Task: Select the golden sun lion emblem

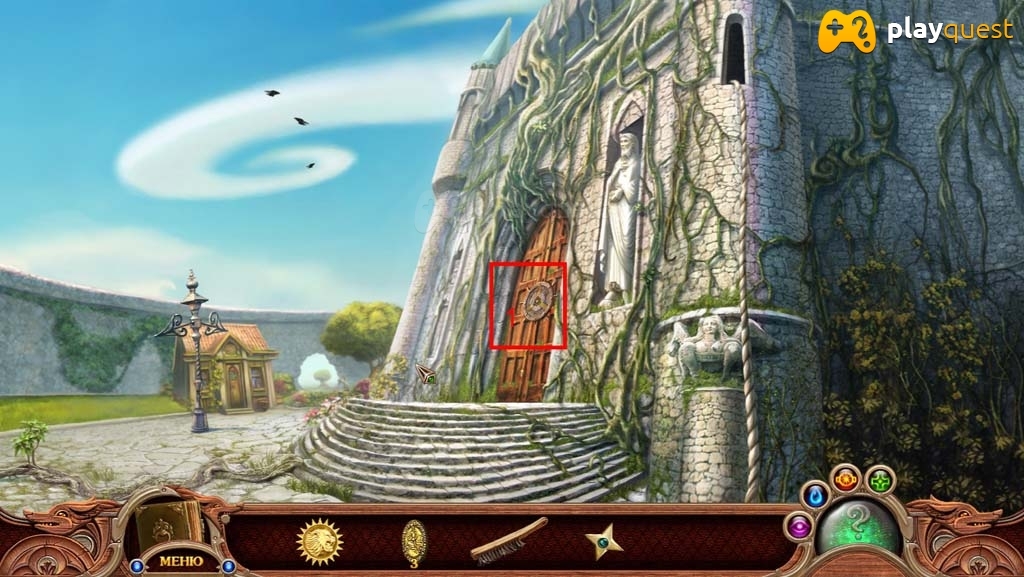Action: (320, 542)
